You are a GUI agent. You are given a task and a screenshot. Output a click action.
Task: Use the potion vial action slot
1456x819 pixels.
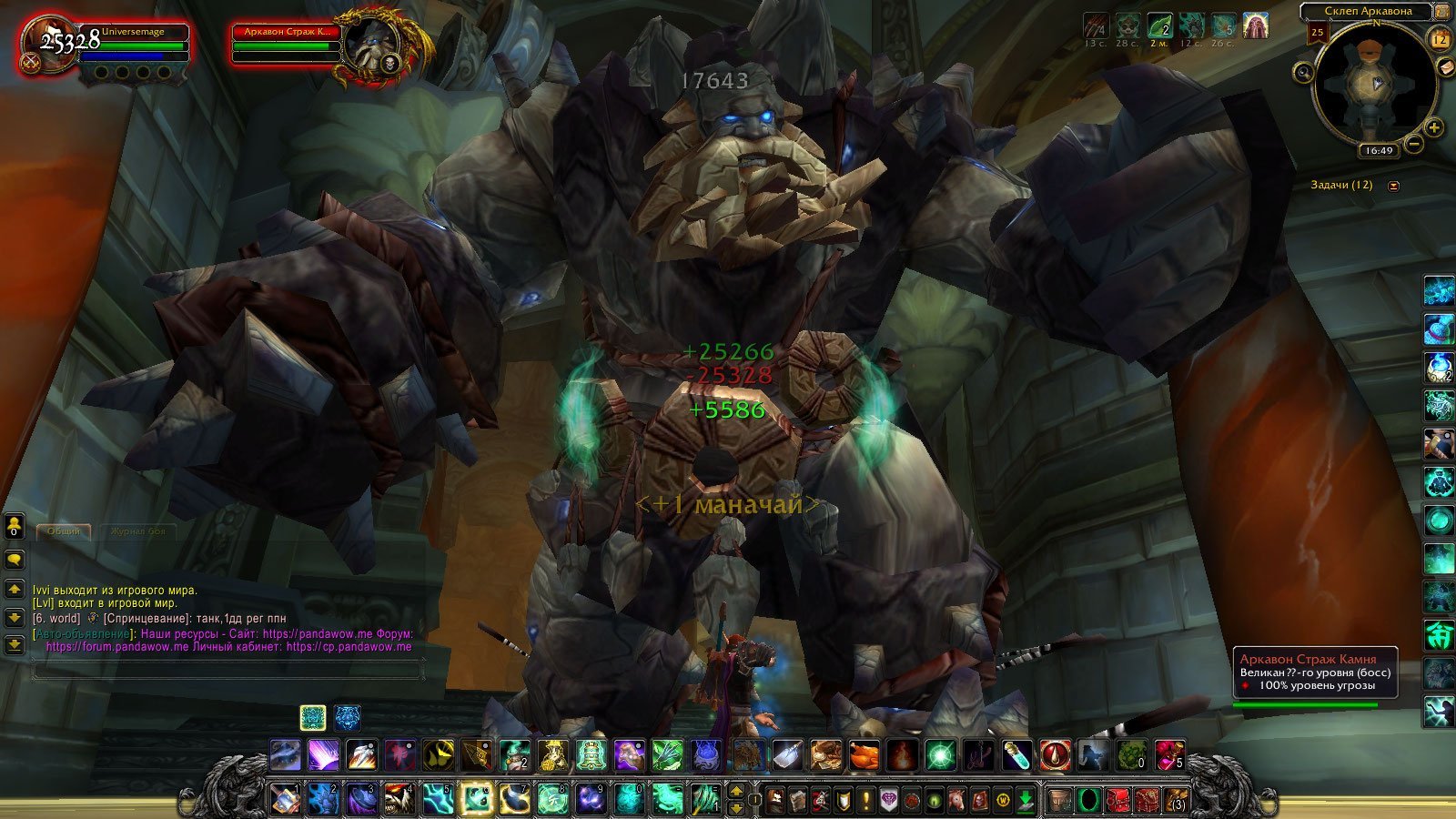coord(1016,755)
